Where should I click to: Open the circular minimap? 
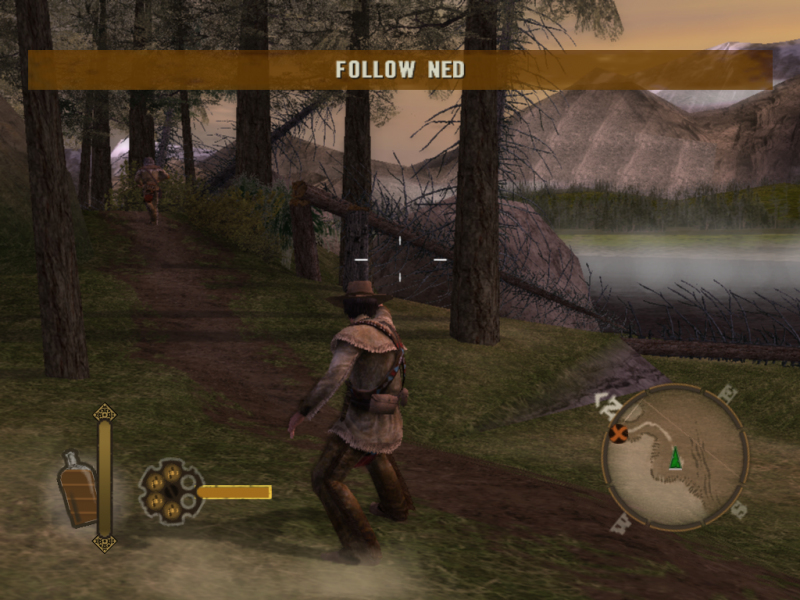675,458
